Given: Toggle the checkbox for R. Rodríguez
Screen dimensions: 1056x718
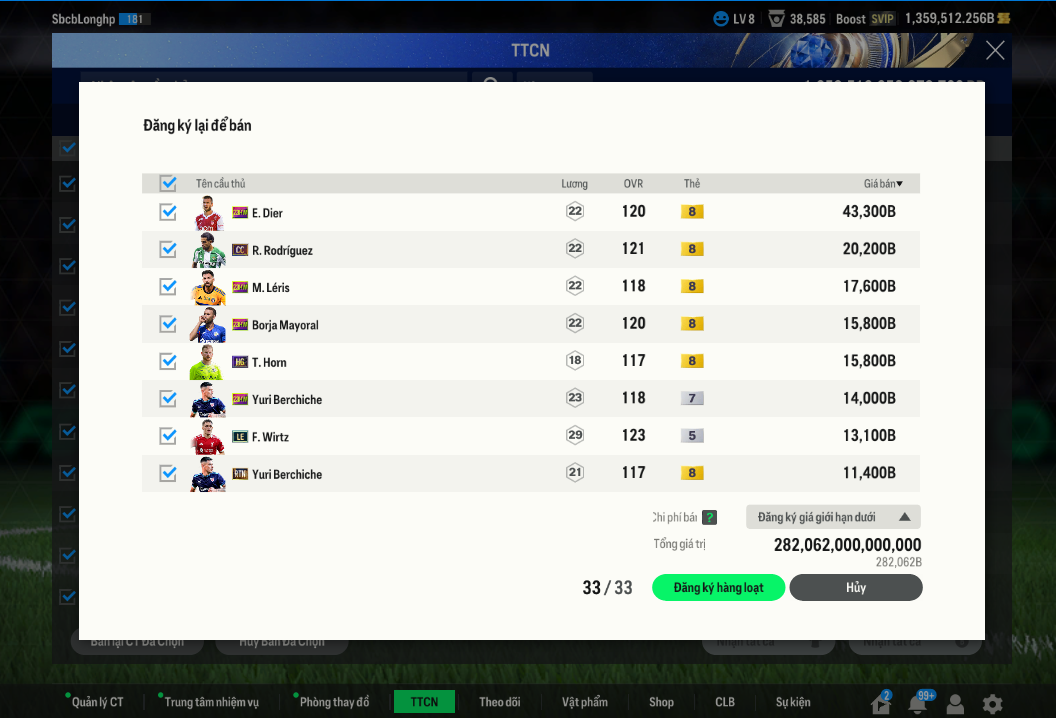Looking at the screenshot, I should tap(168, 249).
